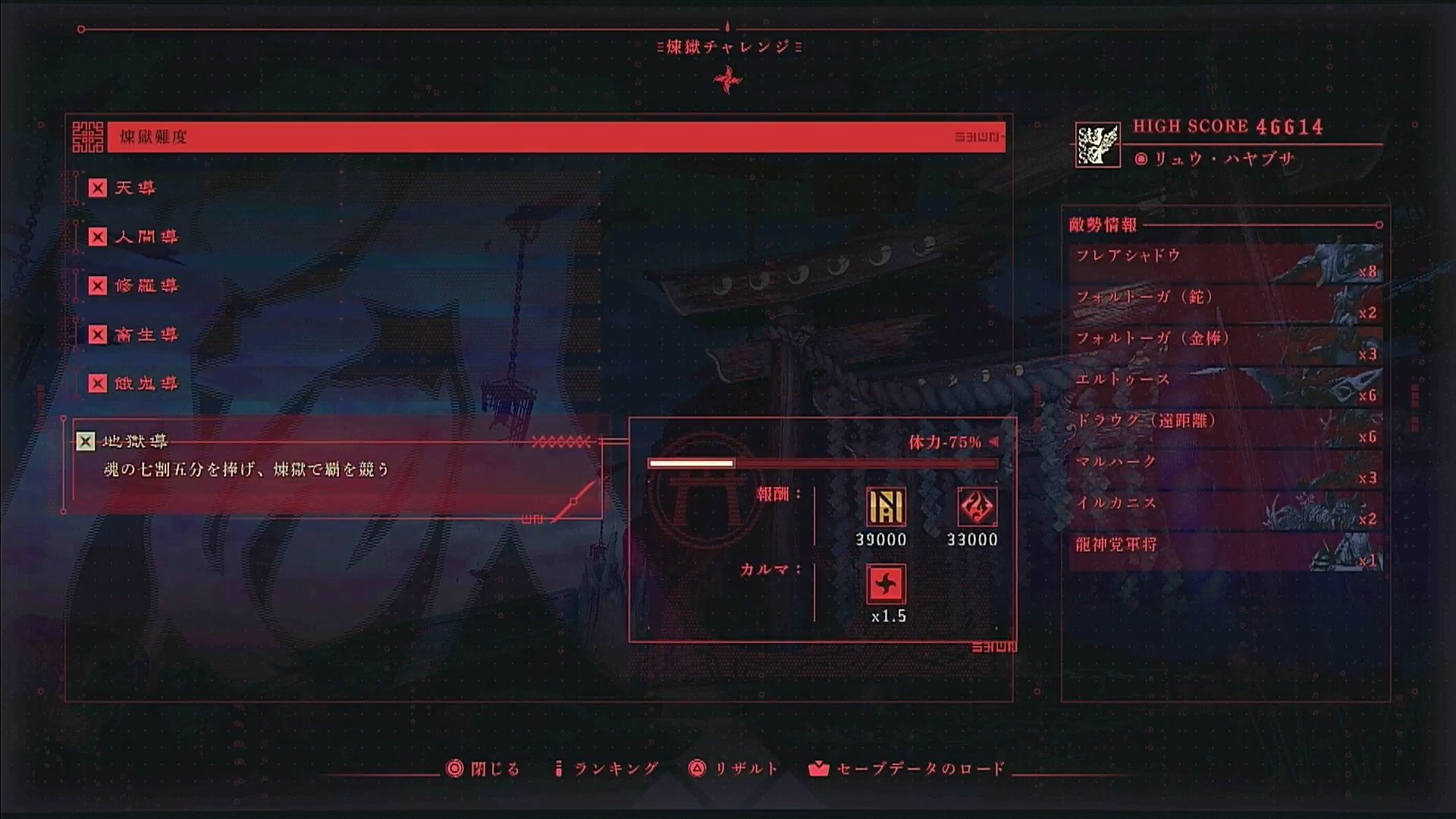Select the 龍神党軍将 enemy row
Viewport: 1456px width, 819px height.
(1225, 551)
